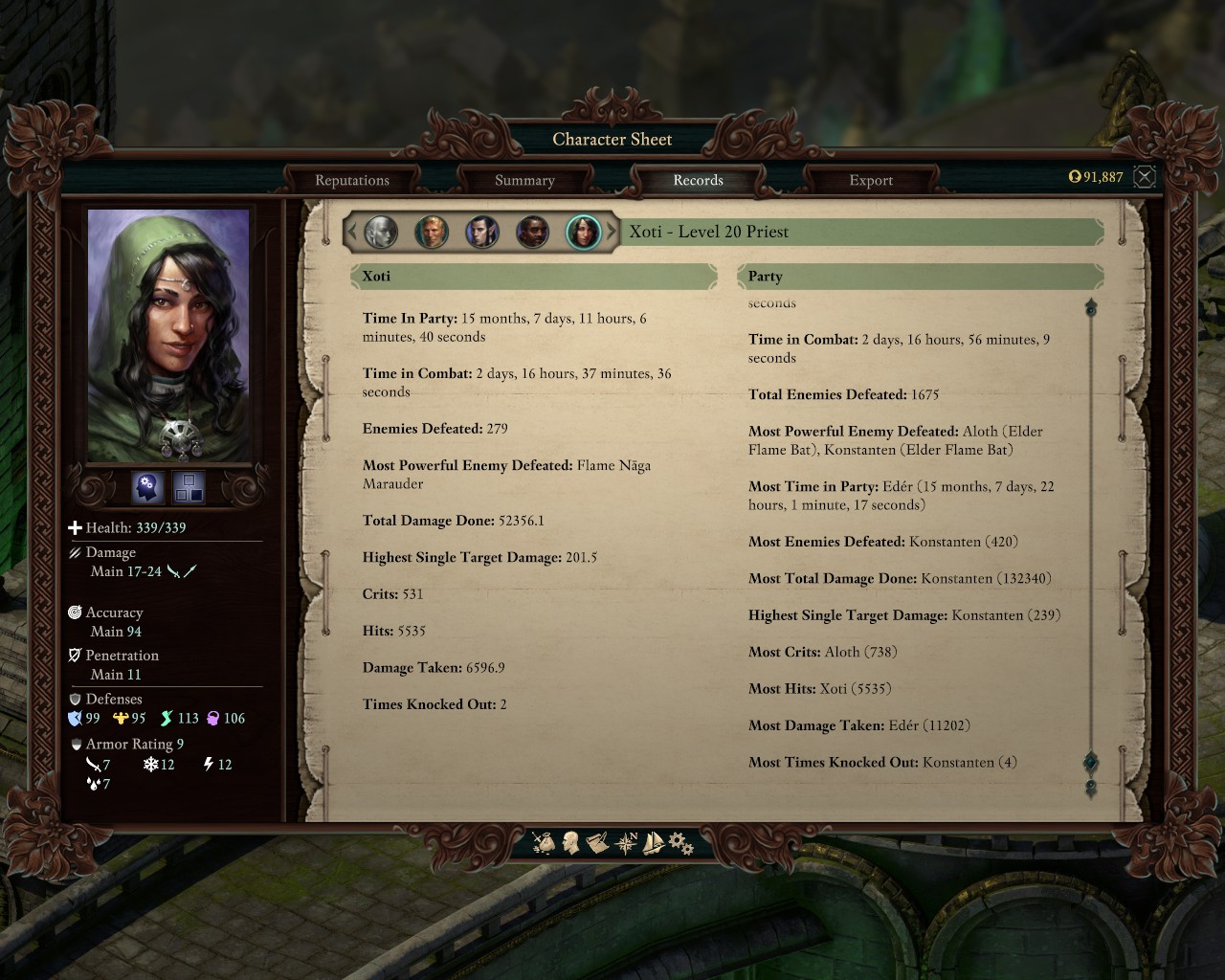Open the AI behavior head-with-gears button

(147, 487)
